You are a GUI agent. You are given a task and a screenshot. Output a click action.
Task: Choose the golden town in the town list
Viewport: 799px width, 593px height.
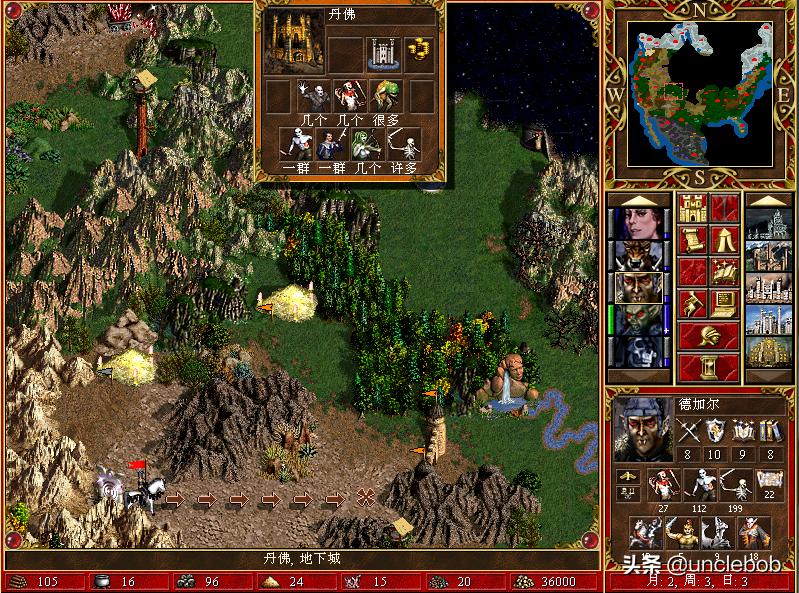770,351
